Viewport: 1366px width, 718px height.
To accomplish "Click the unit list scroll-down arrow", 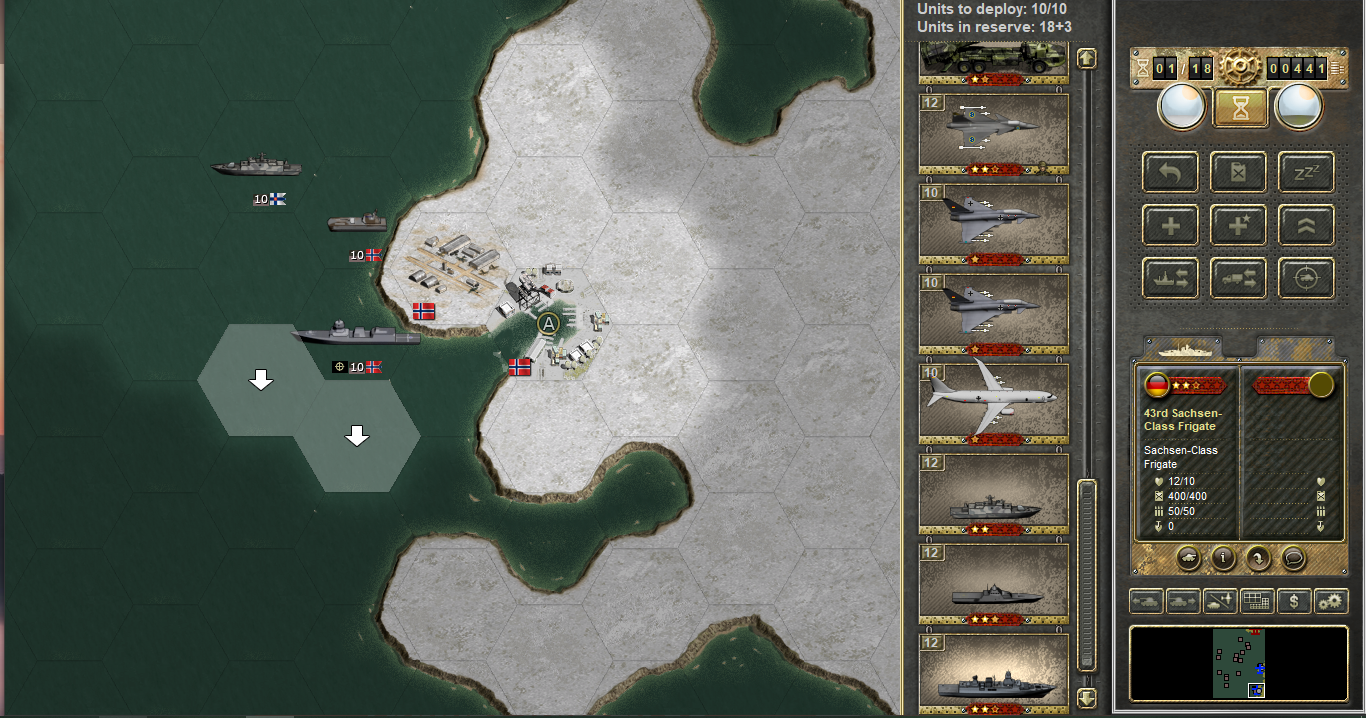I will coord(1087,697).
